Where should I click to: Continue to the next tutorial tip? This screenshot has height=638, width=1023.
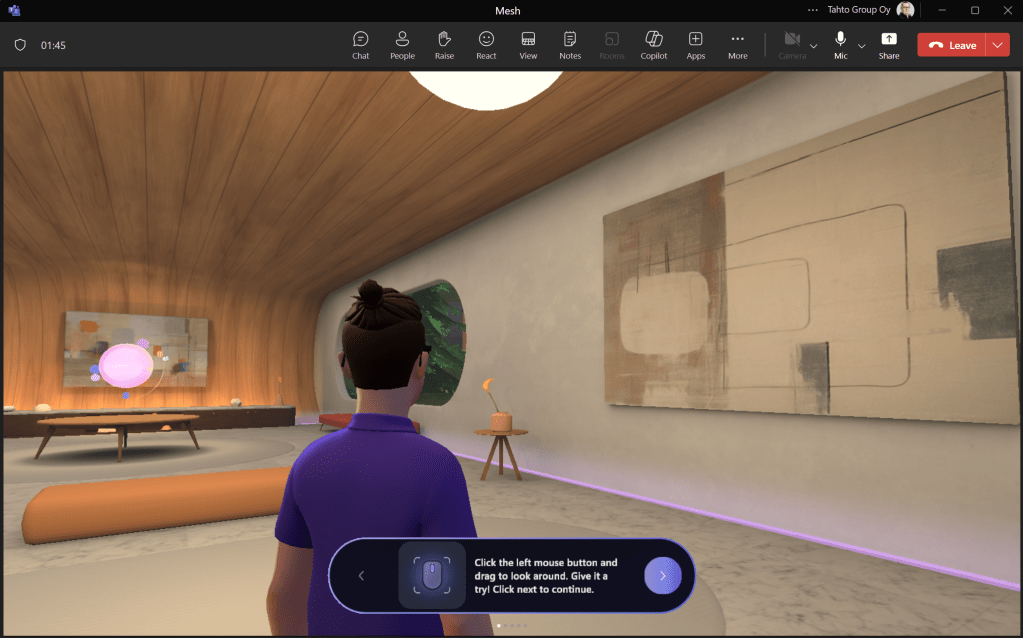click(662, 576)
